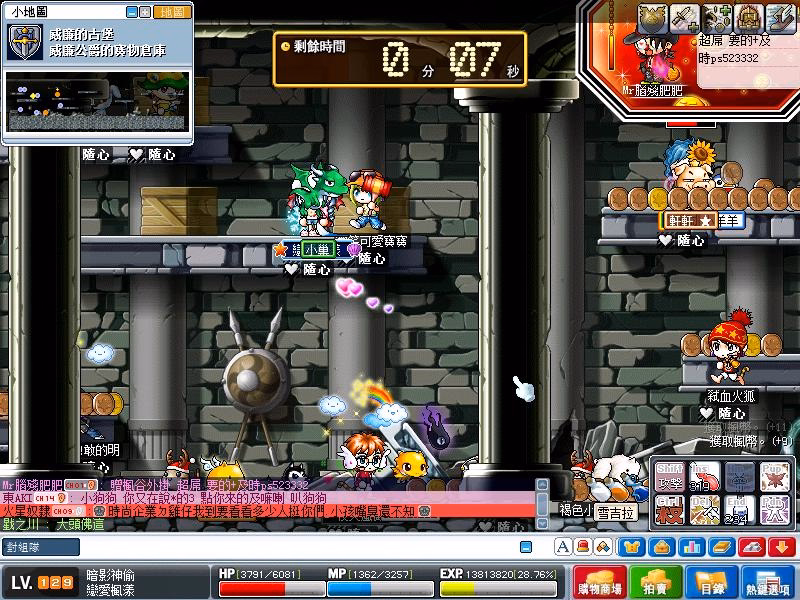This screenshot has width=800, height=600.
Task: Activate the Del key skill slot
Action: (706, 509)
